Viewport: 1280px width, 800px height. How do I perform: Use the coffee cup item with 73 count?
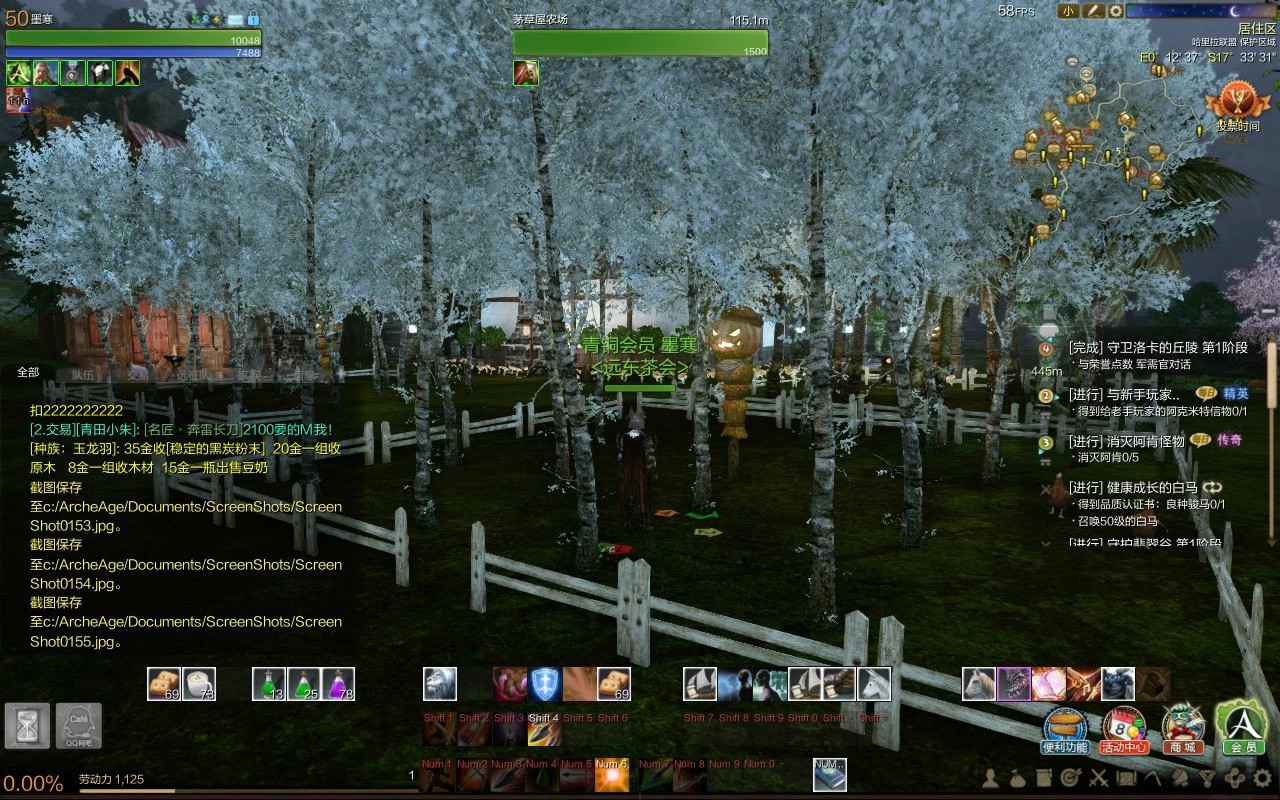click(x=199, y=684)
